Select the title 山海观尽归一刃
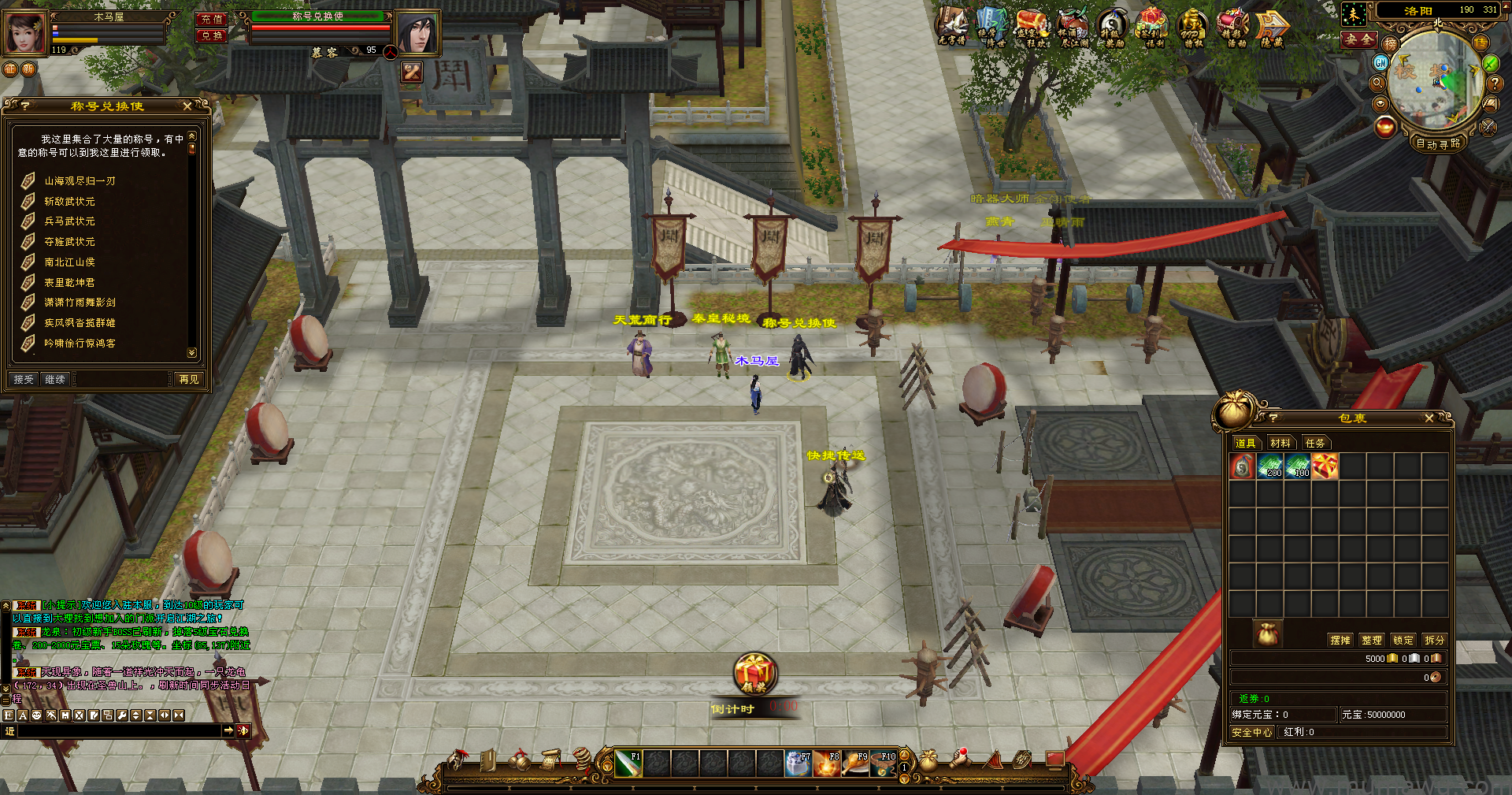The image size is (1512, 795). (x=80, y=181)
